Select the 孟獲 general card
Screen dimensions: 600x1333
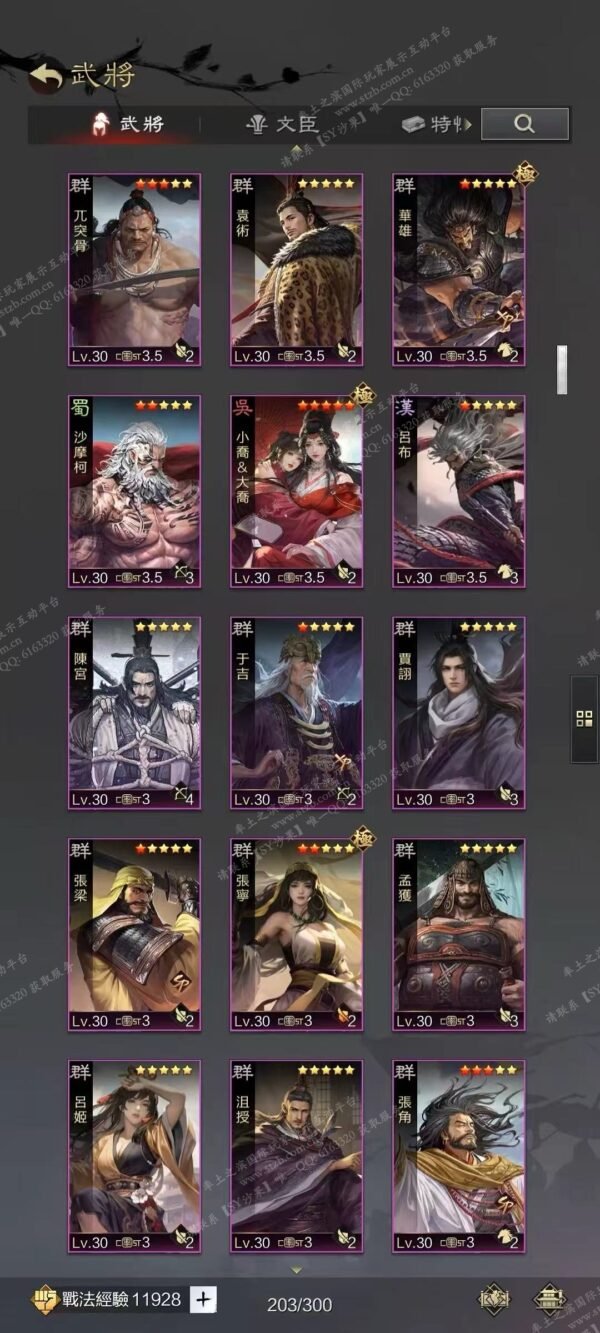click(x=458, y=935)
